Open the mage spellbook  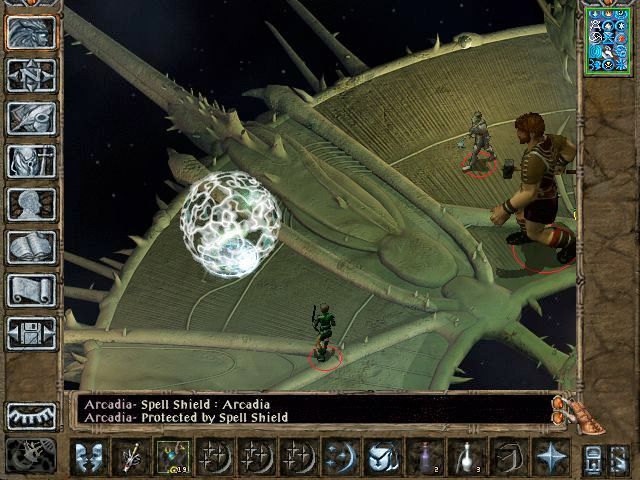click(31, 247)
